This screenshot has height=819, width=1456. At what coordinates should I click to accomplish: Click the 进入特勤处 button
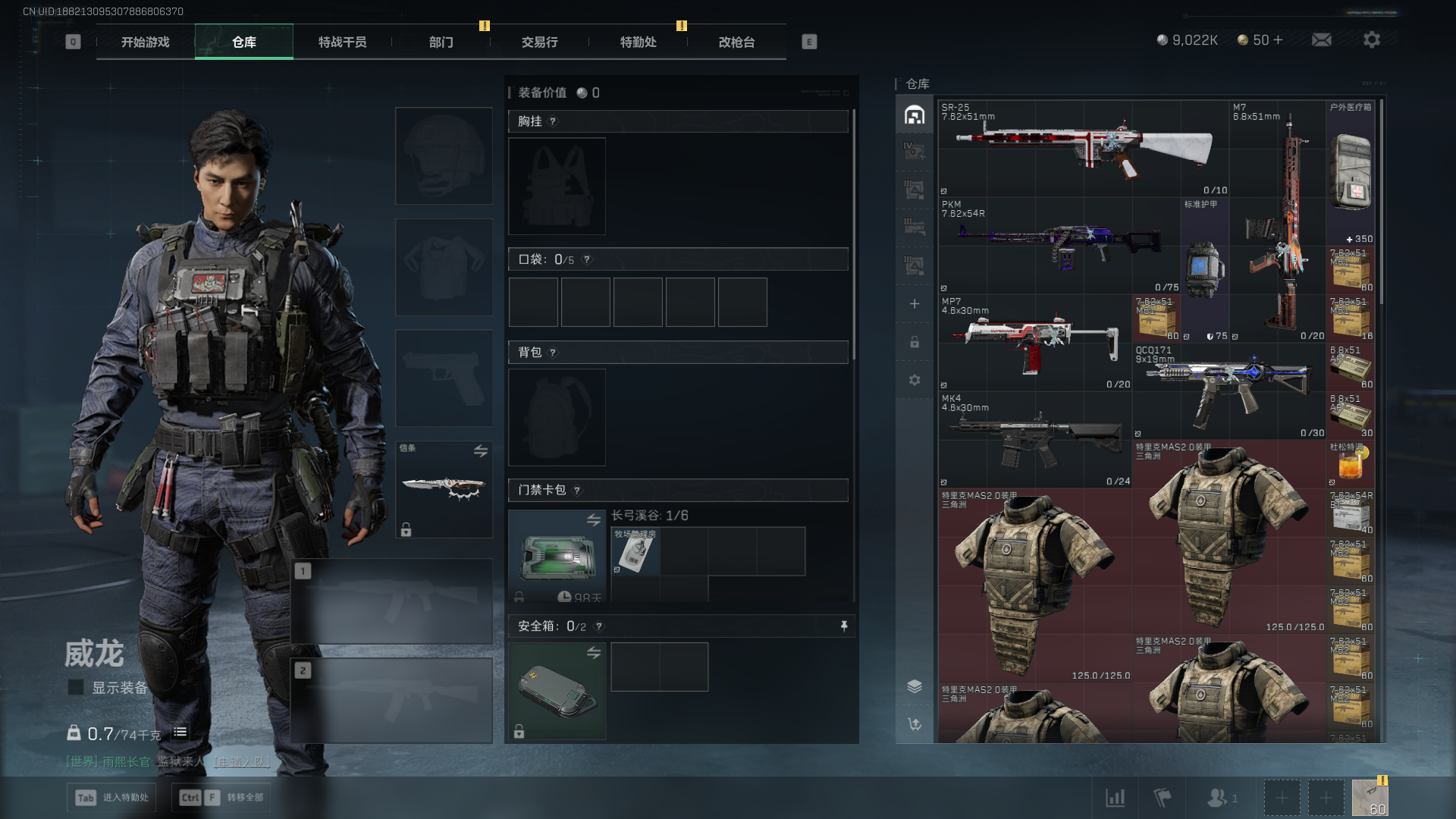[112, 797]
